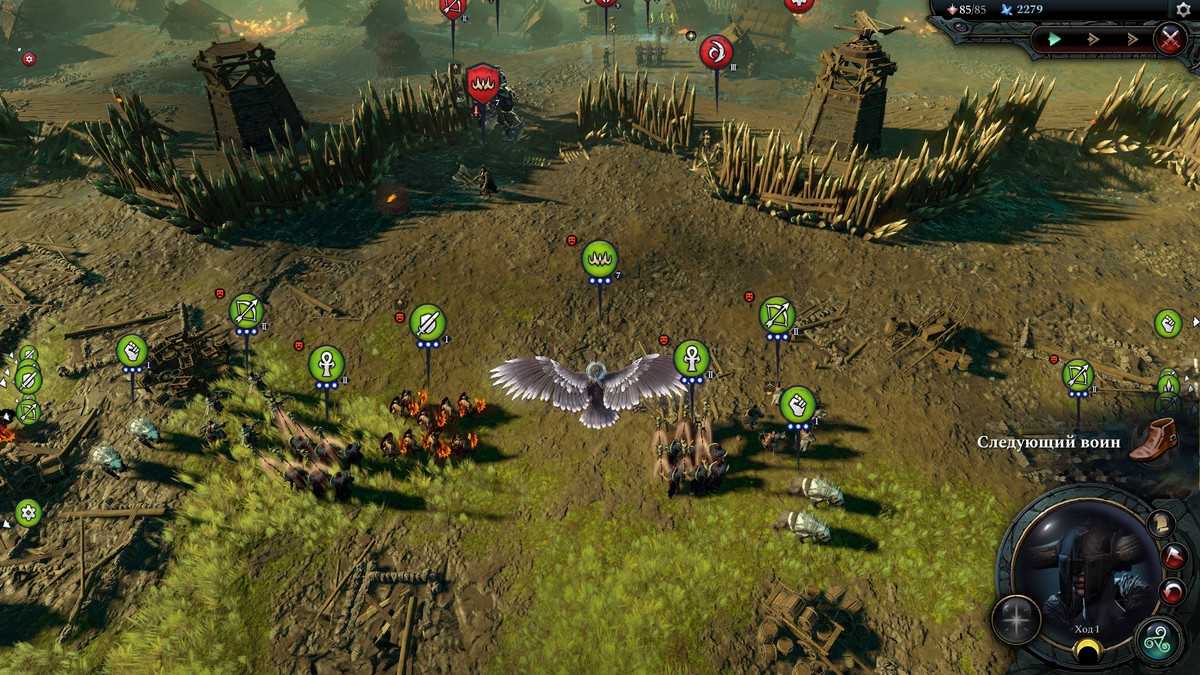This screenshot has height=675, width=1200.
Task: Select the green spiked-crown unit marker numbered 7
Action: [600, 258]
